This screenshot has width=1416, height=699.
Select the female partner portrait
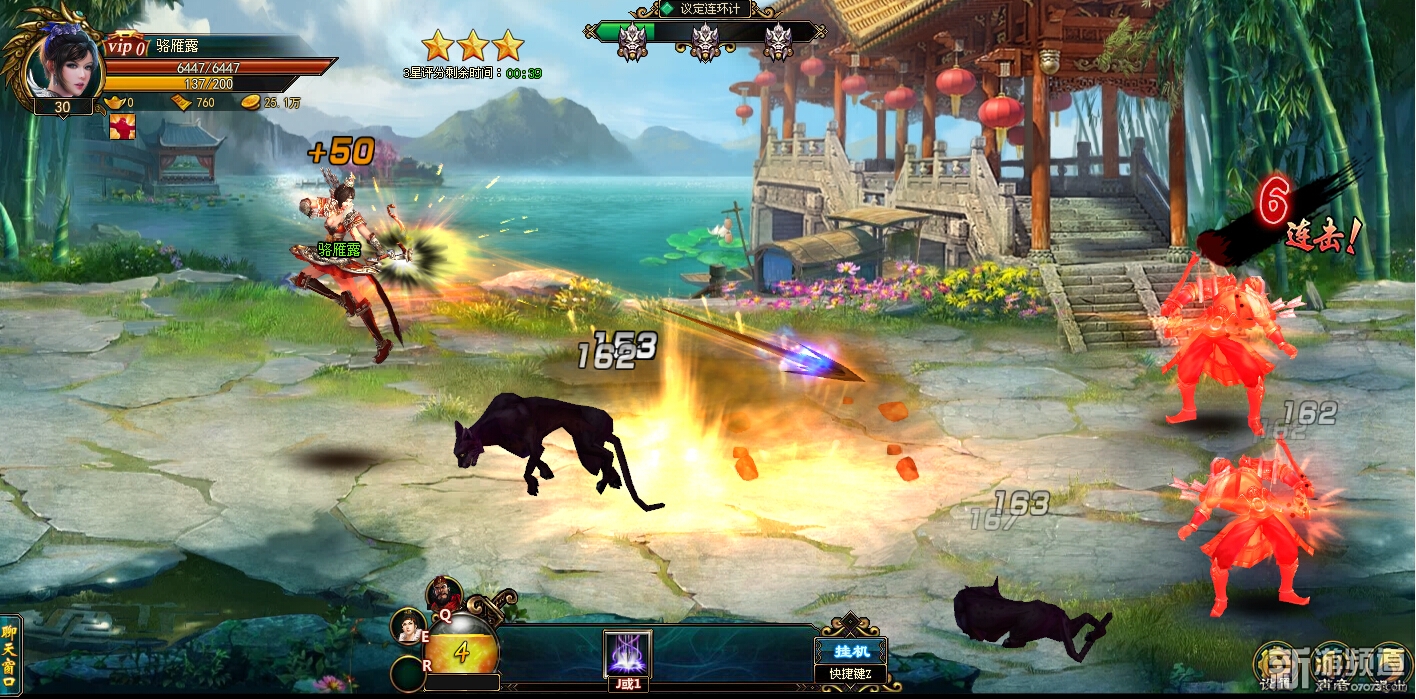[407, 627]
